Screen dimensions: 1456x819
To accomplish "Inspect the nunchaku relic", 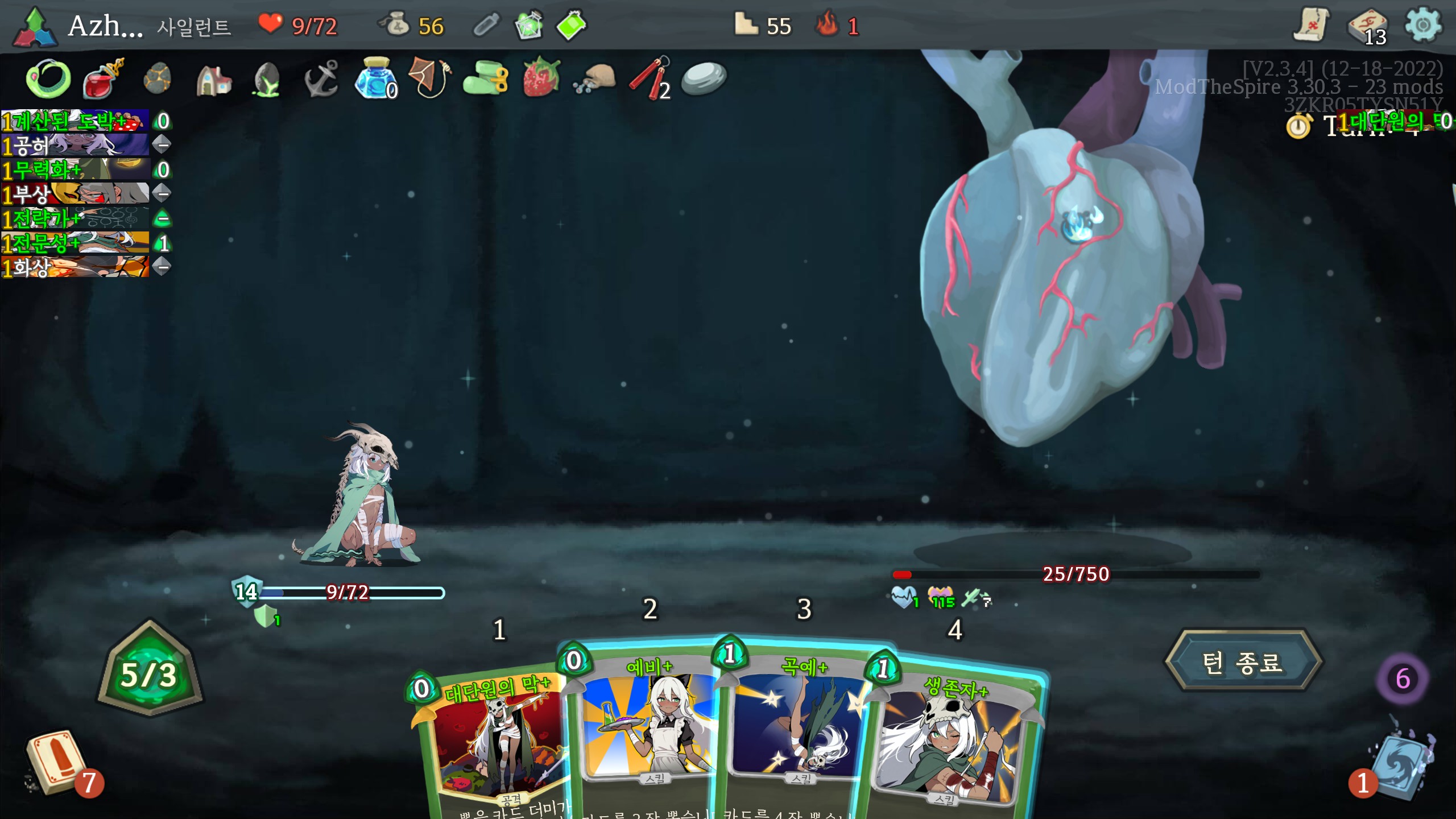I will (650, 78).
